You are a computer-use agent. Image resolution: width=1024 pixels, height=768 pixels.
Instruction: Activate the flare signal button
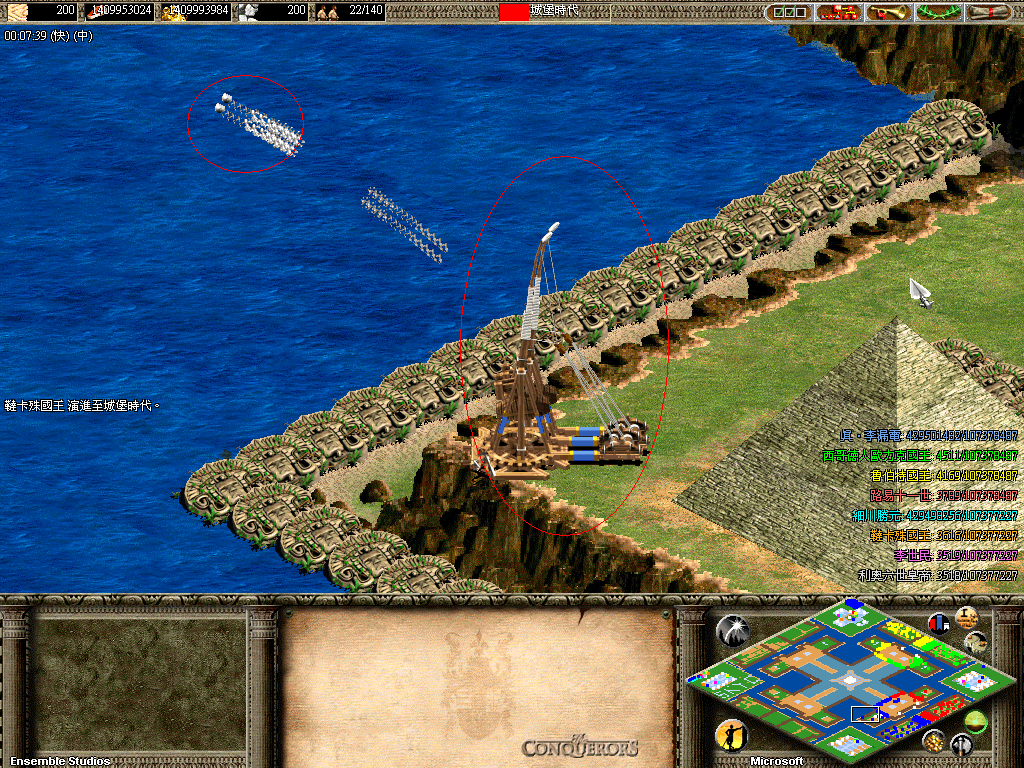(x=732, y=629)
